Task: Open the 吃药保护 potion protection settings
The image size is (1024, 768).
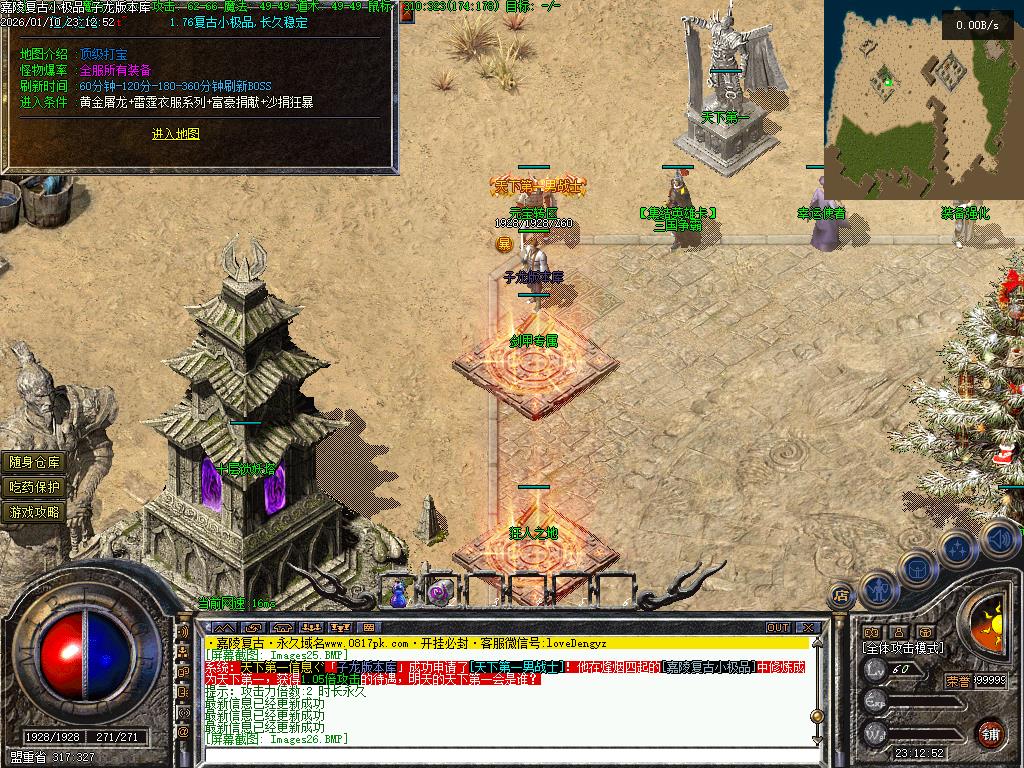Action: (x=35, y=487)
